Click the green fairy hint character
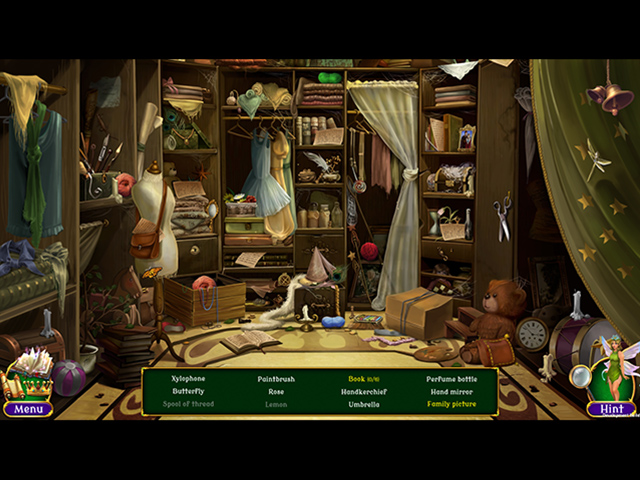640x480 pixels. (612, 370)
